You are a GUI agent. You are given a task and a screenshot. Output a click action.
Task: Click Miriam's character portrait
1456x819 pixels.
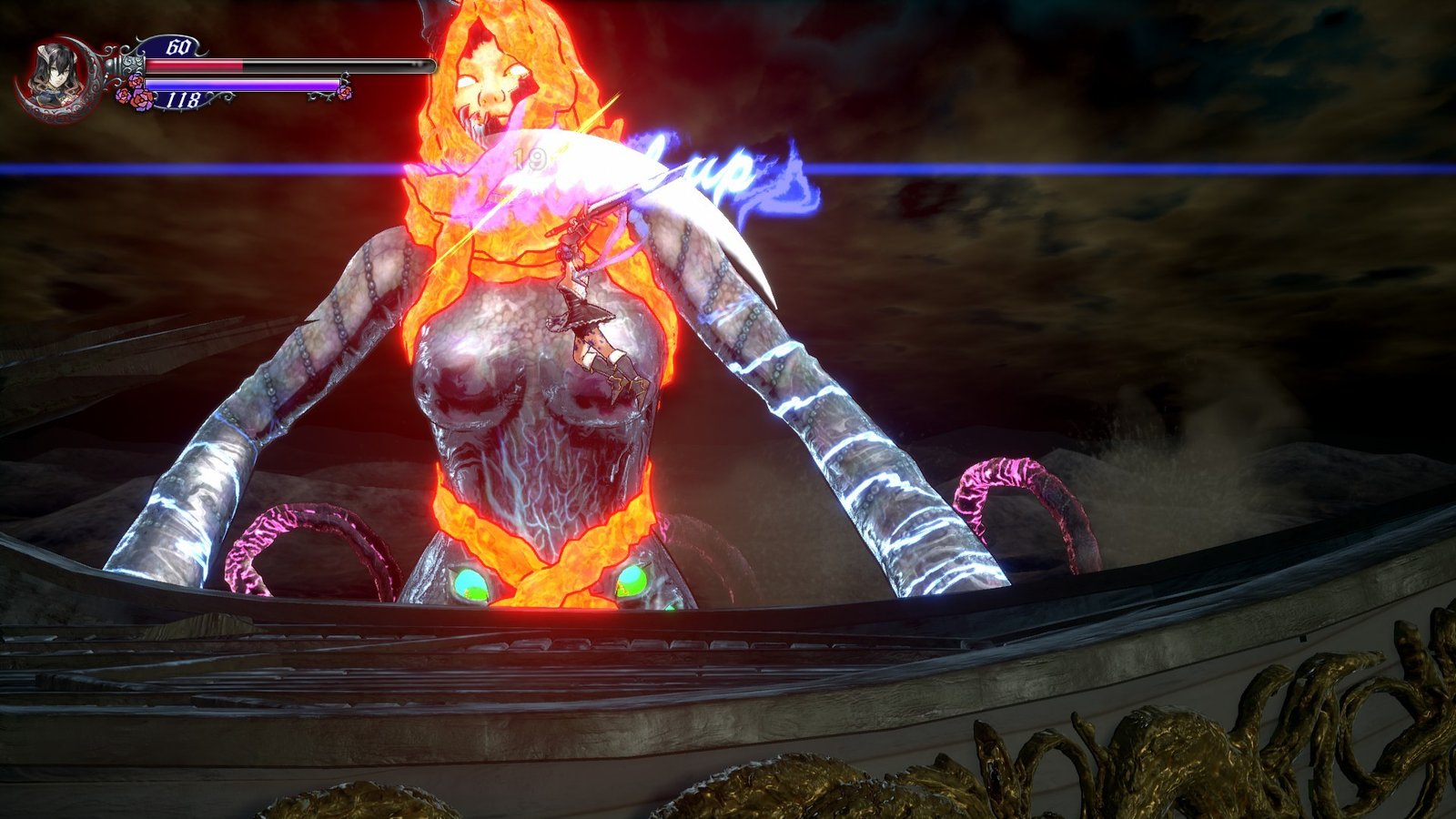51,72
